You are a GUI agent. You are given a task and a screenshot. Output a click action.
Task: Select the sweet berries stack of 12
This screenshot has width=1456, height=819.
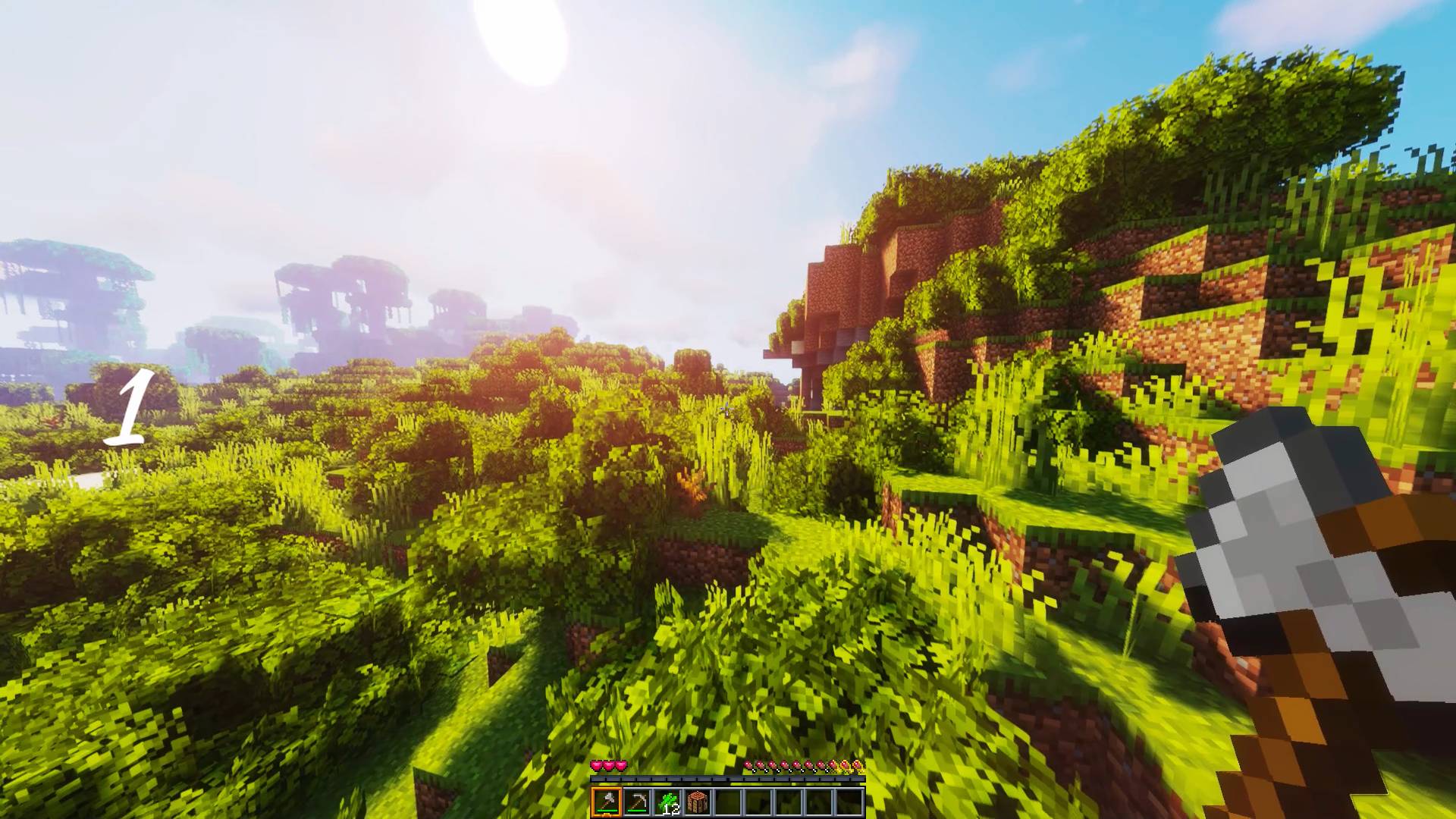click(667, 802)
